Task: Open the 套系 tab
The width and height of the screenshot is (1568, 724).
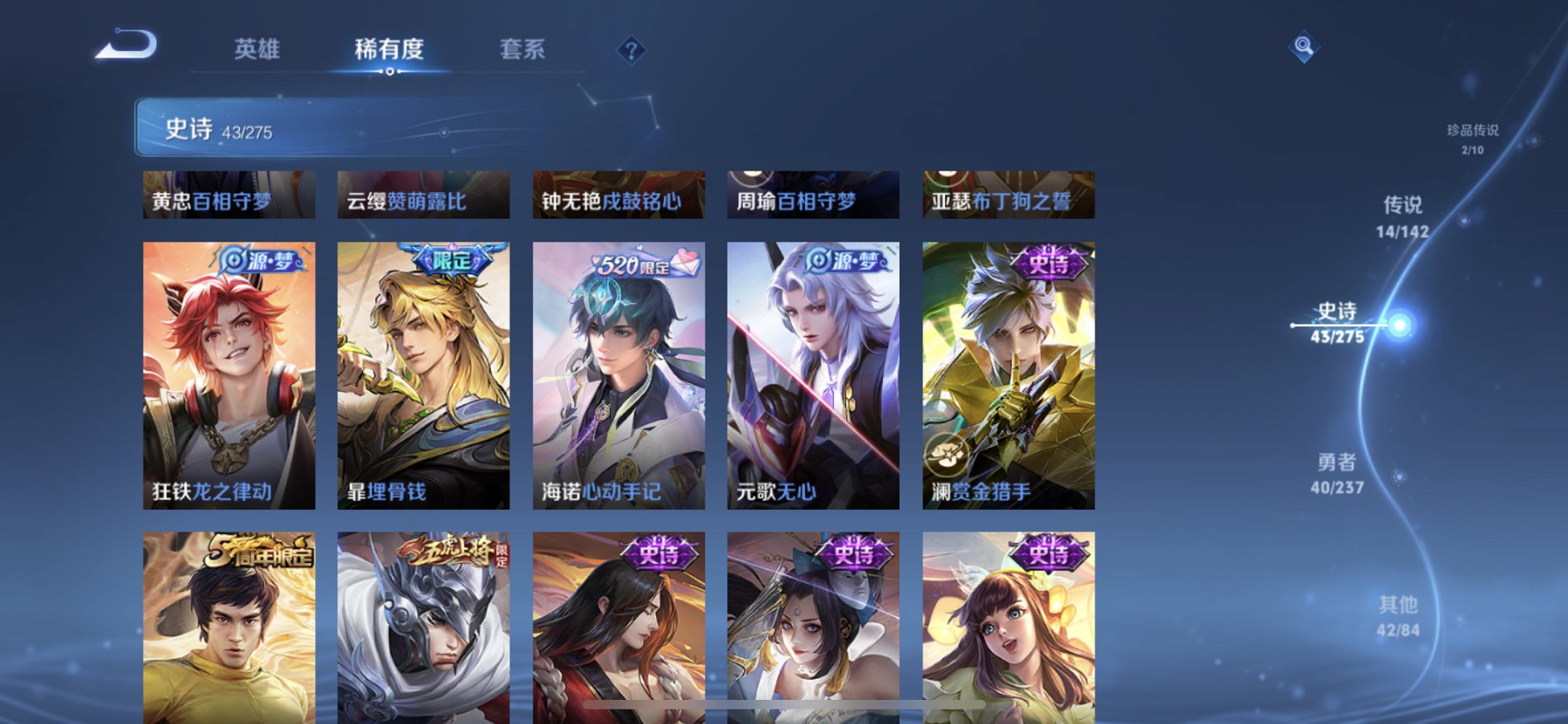Action: point(524,48)
